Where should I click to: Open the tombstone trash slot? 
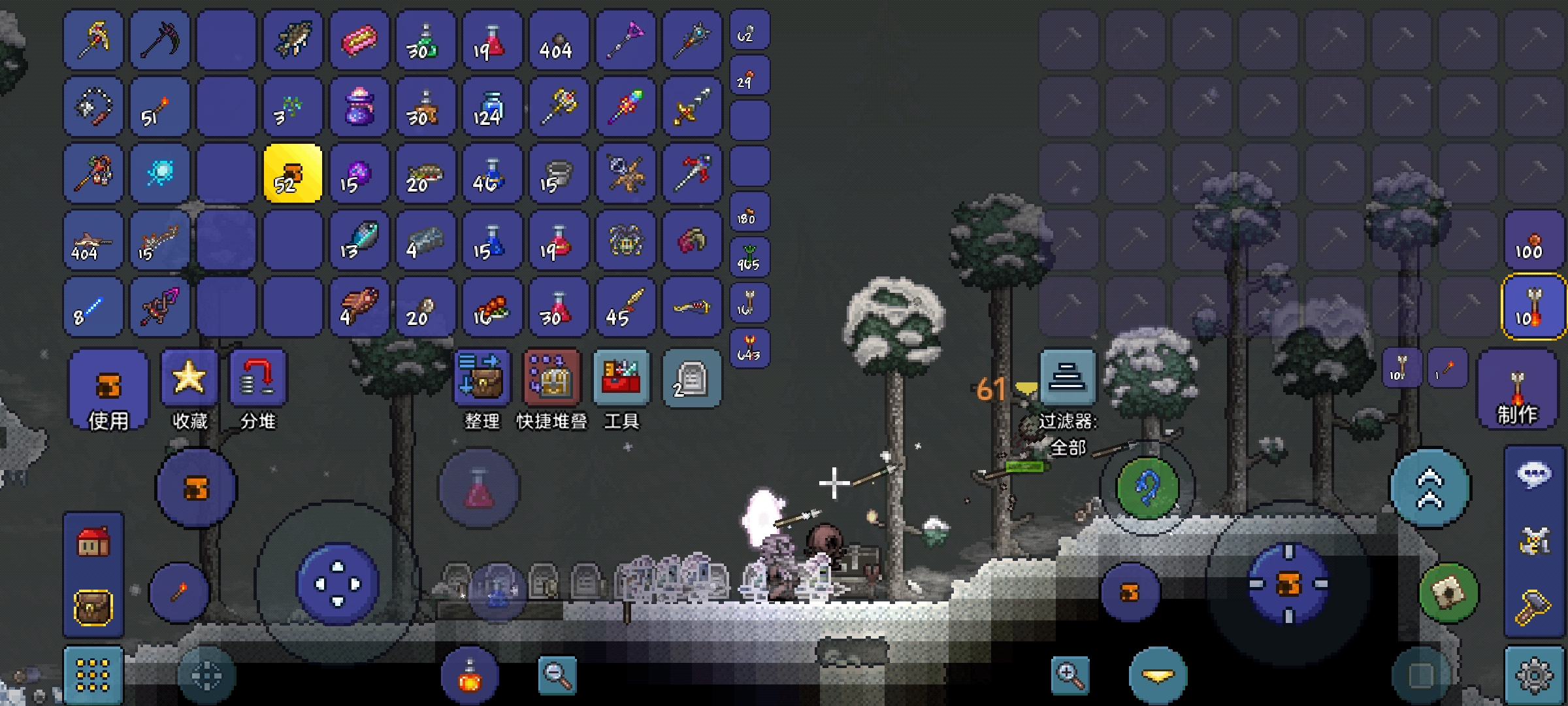coord(691,379)
